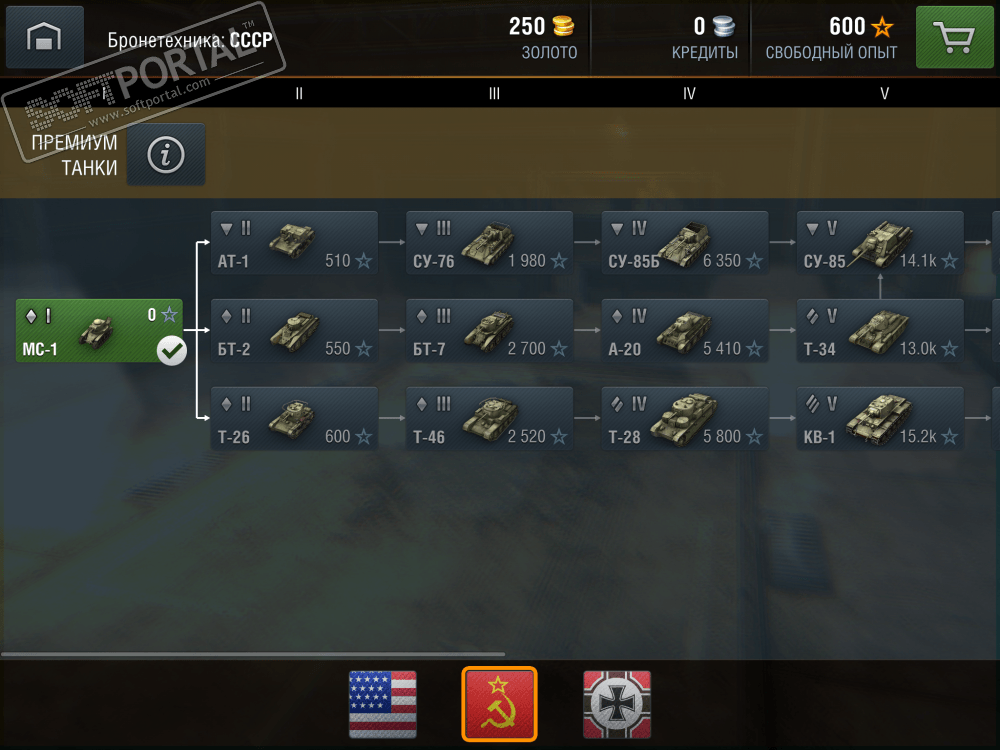Open the СУ-76 tank node
Screen dimensions: 1000x750
(489, 243)
